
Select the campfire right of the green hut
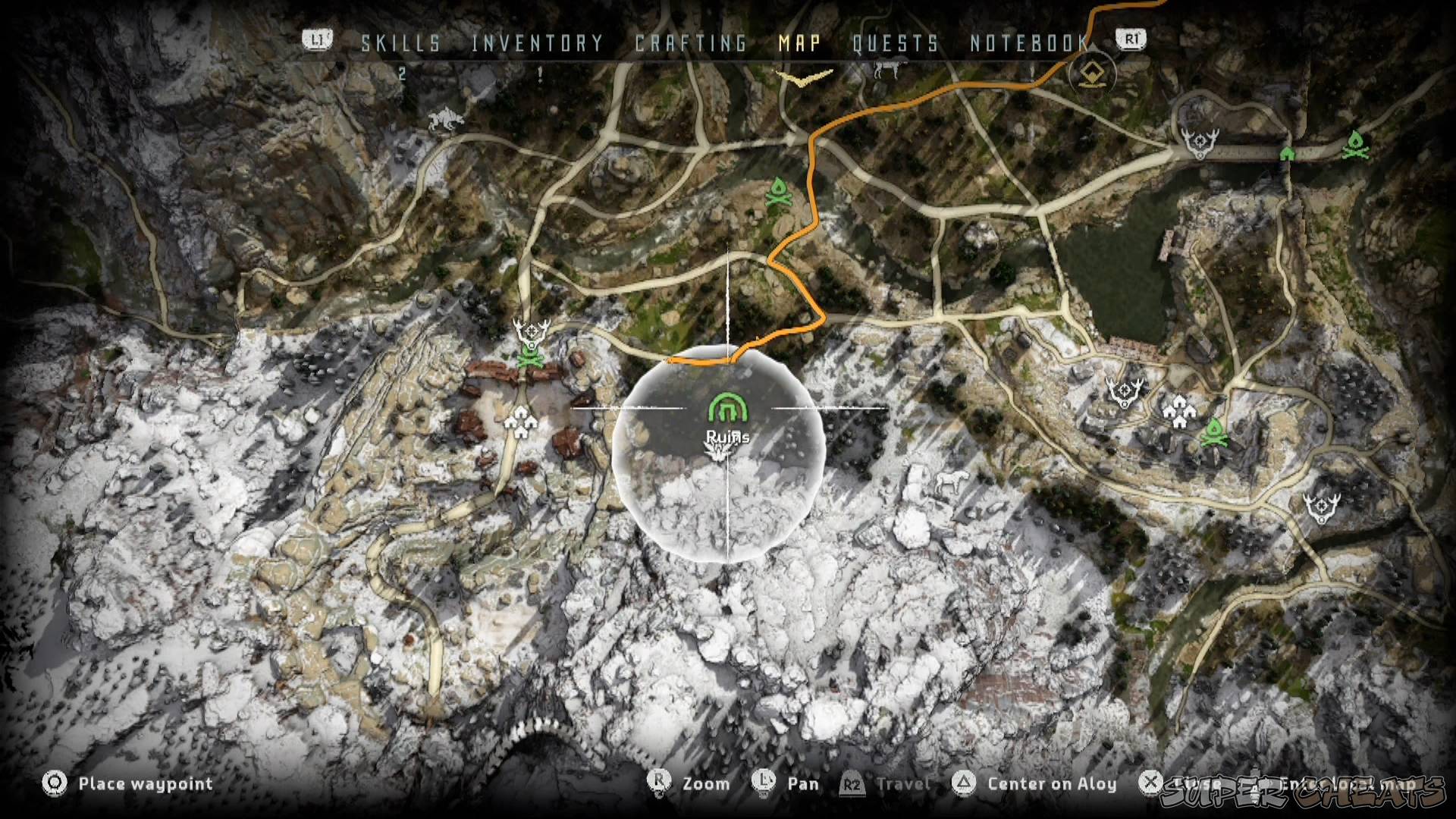click(1354, 145)
